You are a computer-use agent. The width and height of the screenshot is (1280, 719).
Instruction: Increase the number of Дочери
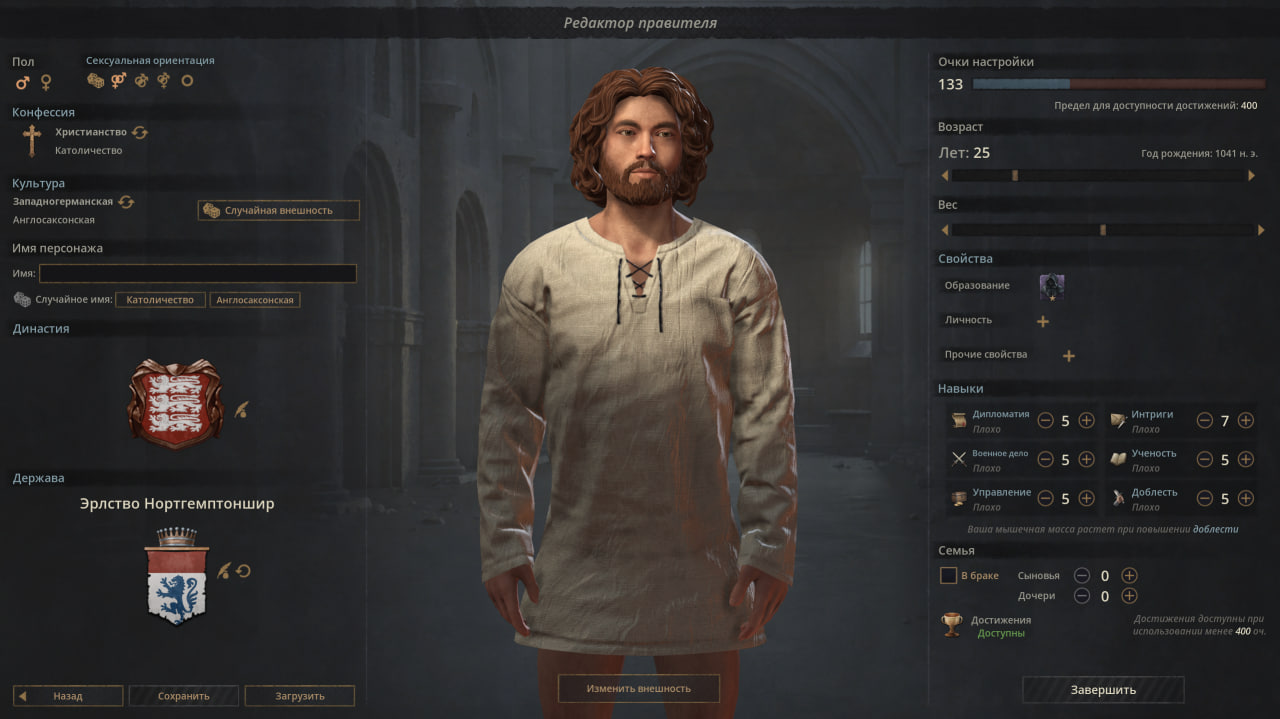point(1129,596)
